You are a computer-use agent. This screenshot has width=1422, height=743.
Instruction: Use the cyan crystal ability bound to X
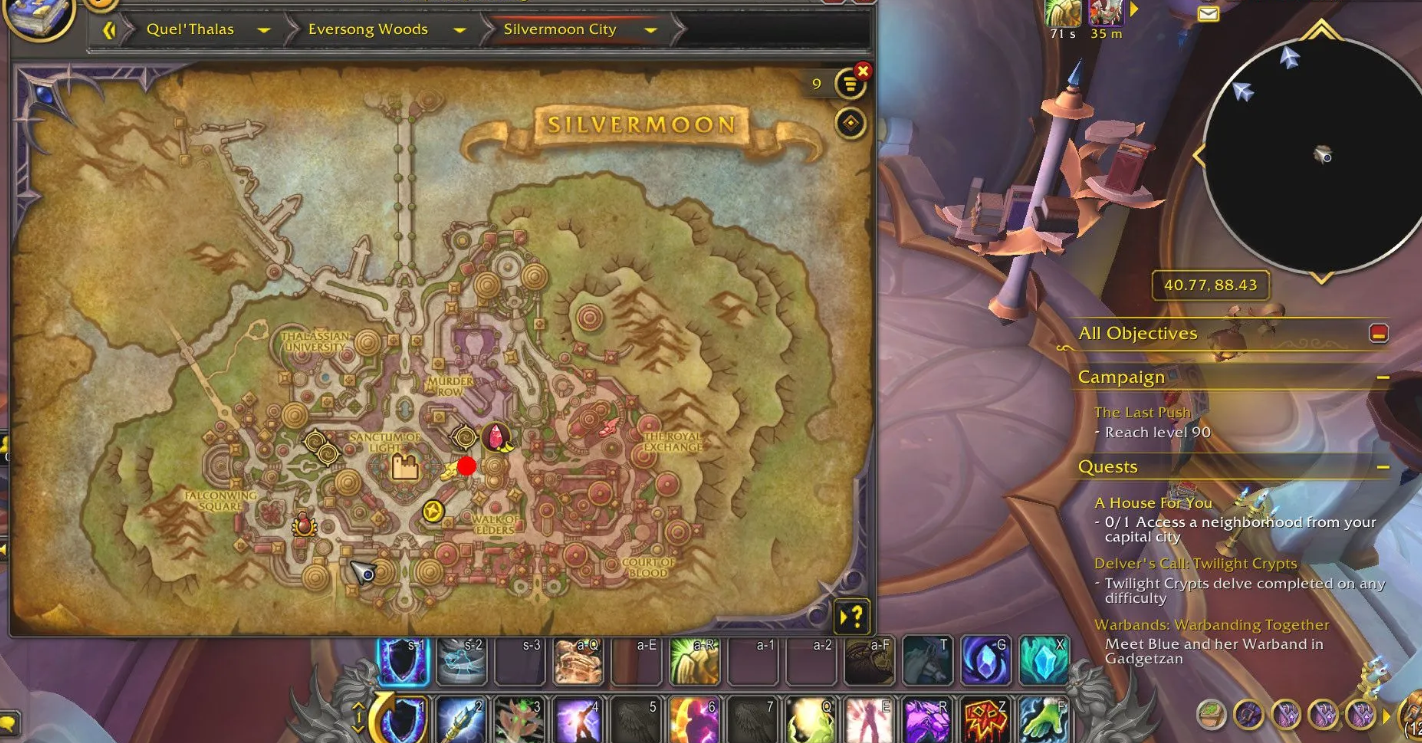coord(1044,660)
